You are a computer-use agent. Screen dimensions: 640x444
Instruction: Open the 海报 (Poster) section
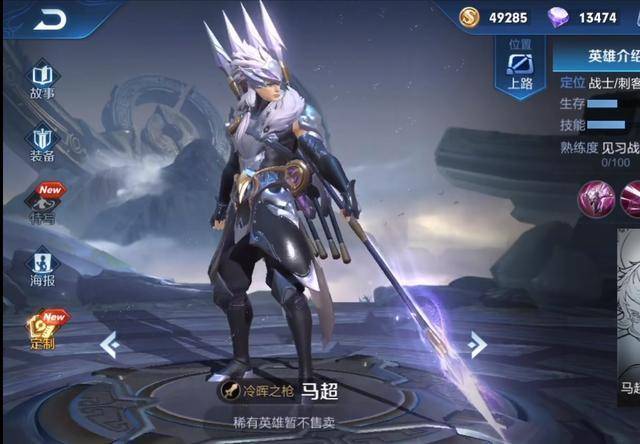[42, 267]
